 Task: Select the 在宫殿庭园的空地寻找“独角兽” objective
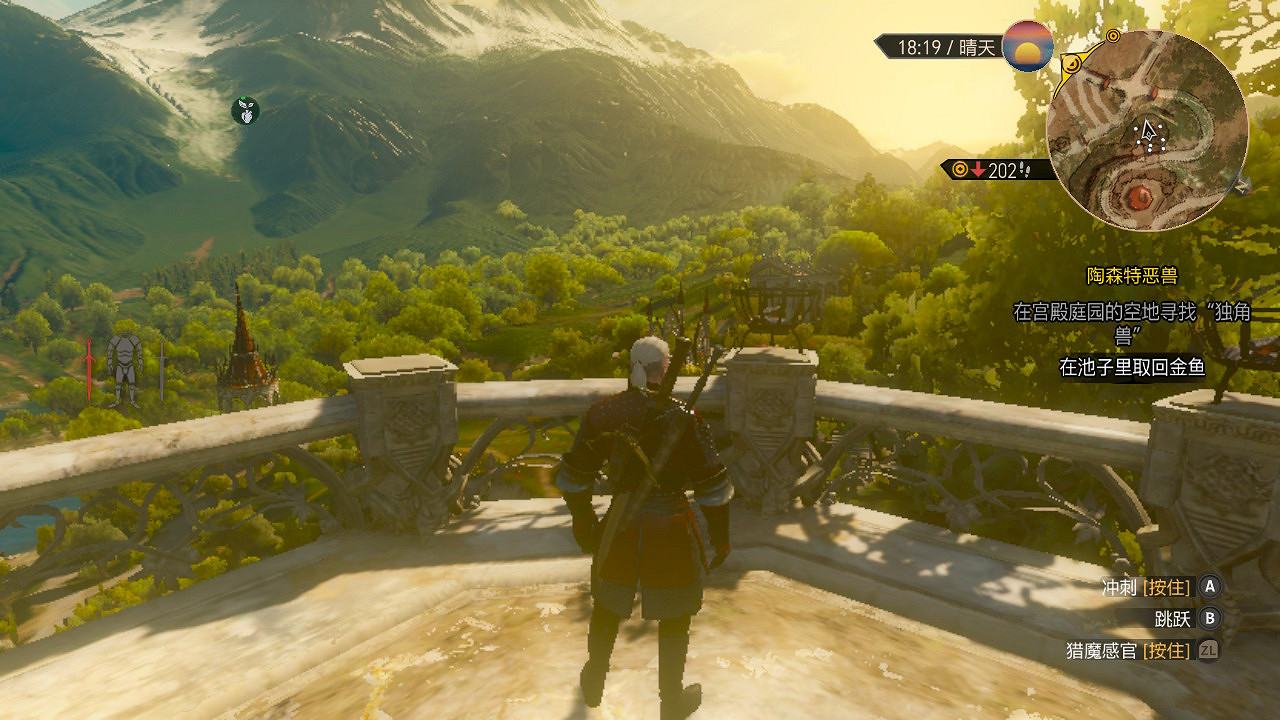point(1132,323)
